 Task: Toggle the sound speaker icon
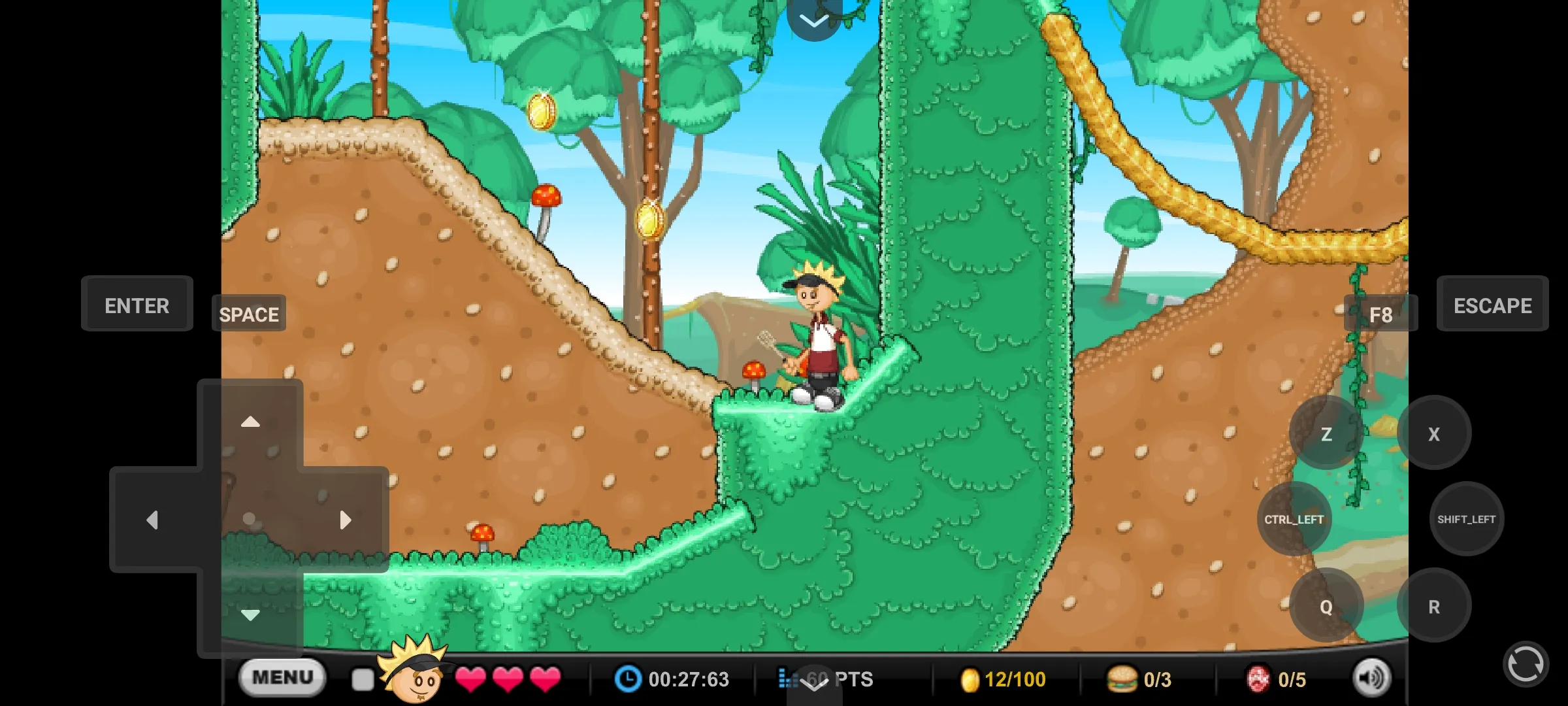tap(1371, 679)
